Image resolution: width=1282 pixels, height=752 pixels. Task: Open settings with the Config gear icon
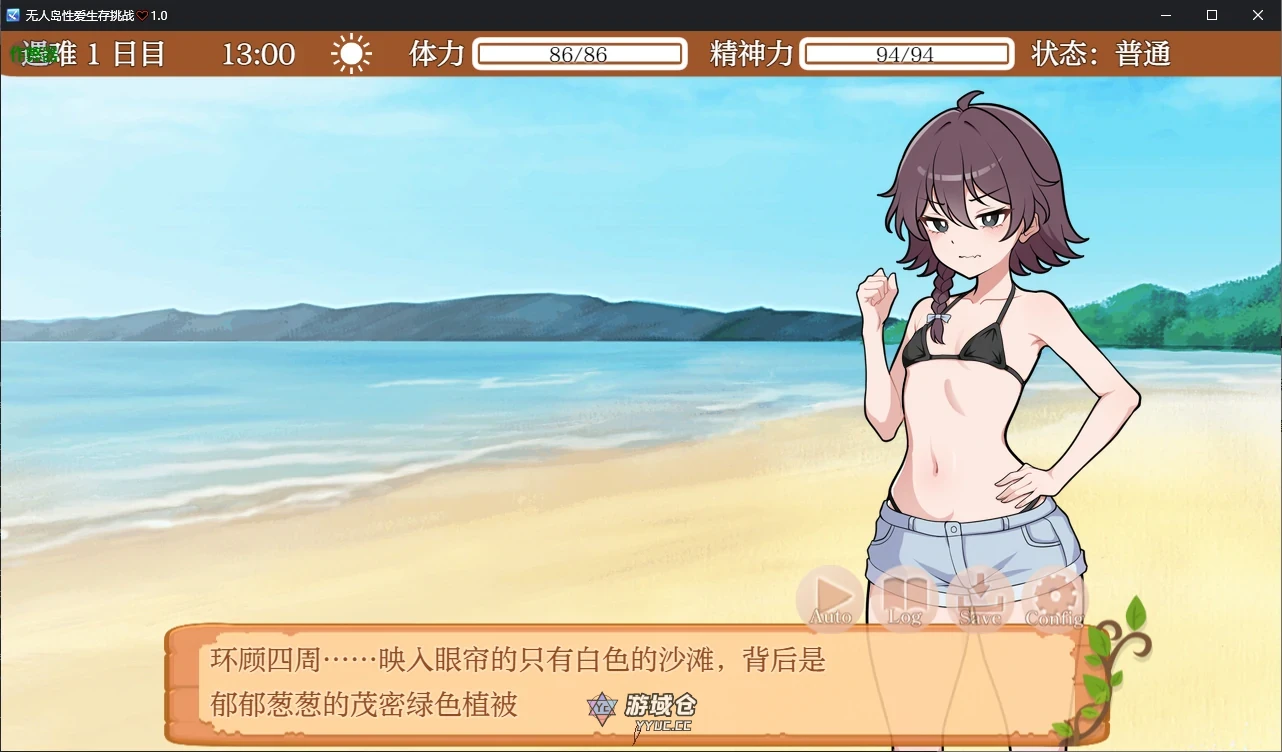tap(1053, 598)
